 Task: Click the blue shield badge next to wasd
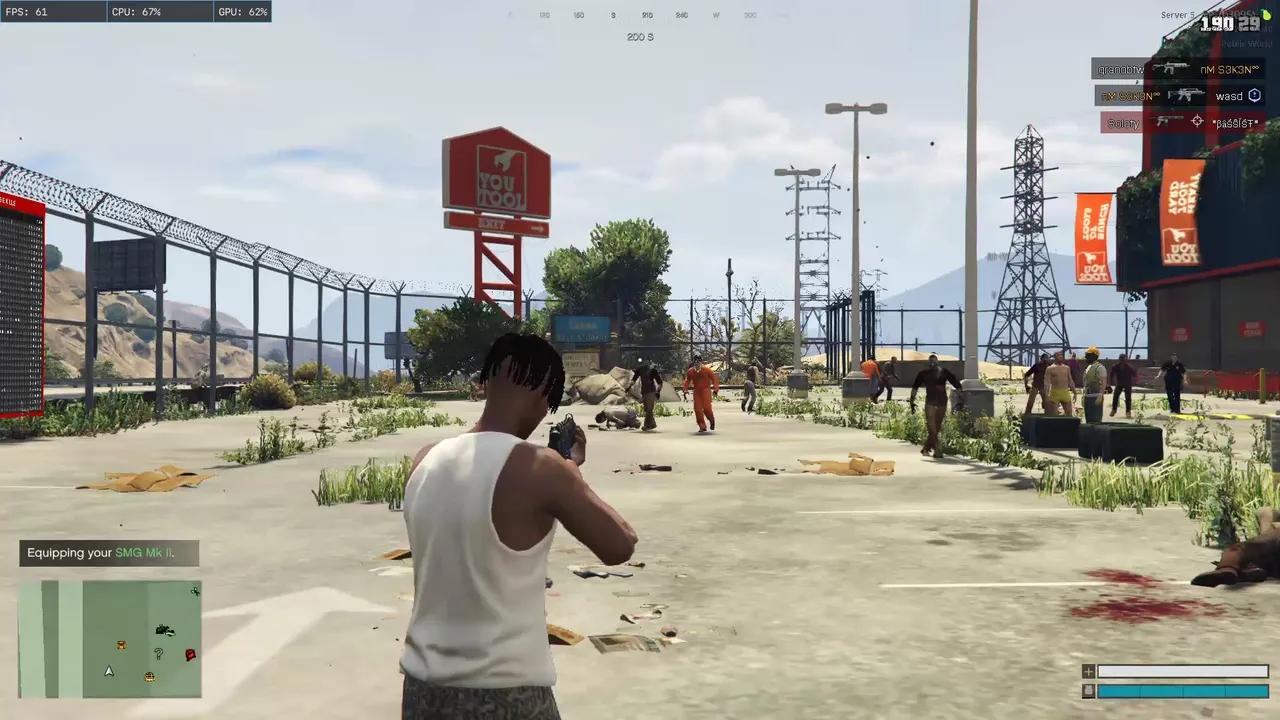(x=1254, y=95)
